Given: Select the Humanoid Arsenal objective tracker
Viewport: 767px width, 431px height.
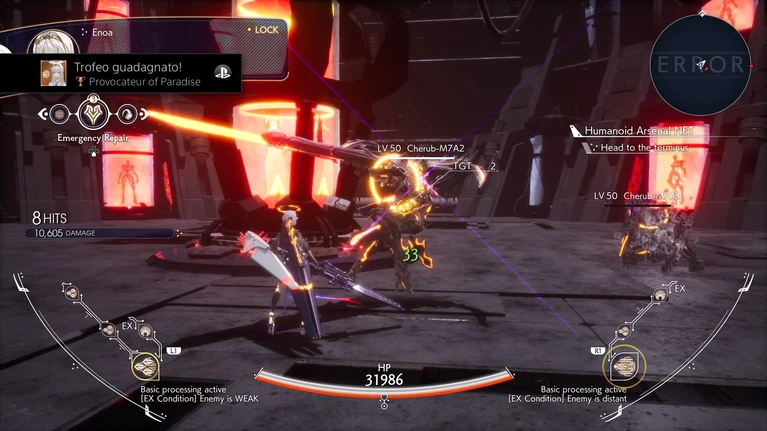Looking at the screenshot, I should click(632, 131).
